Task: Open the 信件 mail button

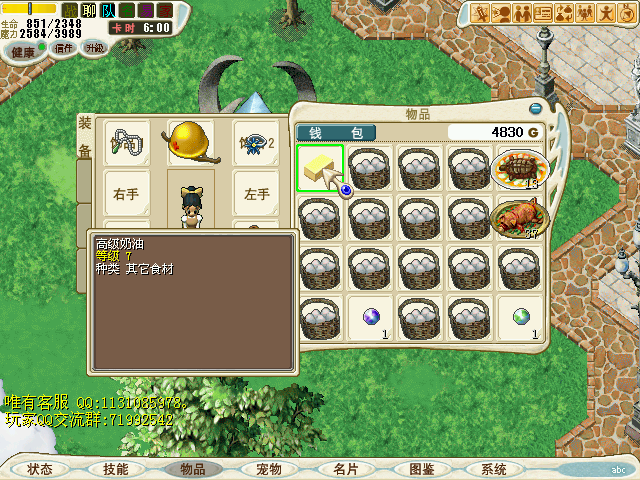Action: click(62, 48)
